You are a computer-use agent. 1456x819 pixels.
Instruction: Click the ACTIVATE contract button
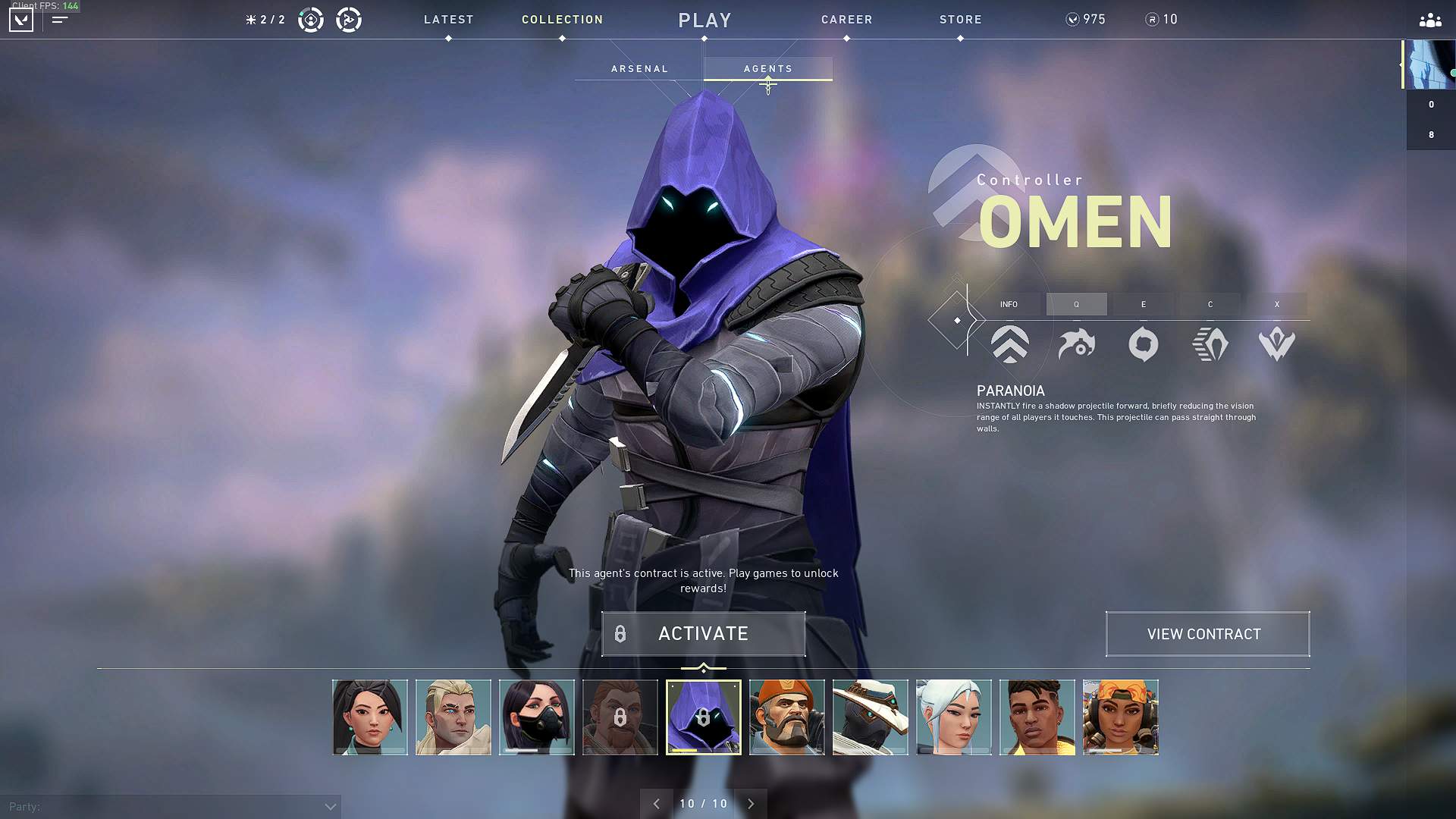(x=703, y=634)
